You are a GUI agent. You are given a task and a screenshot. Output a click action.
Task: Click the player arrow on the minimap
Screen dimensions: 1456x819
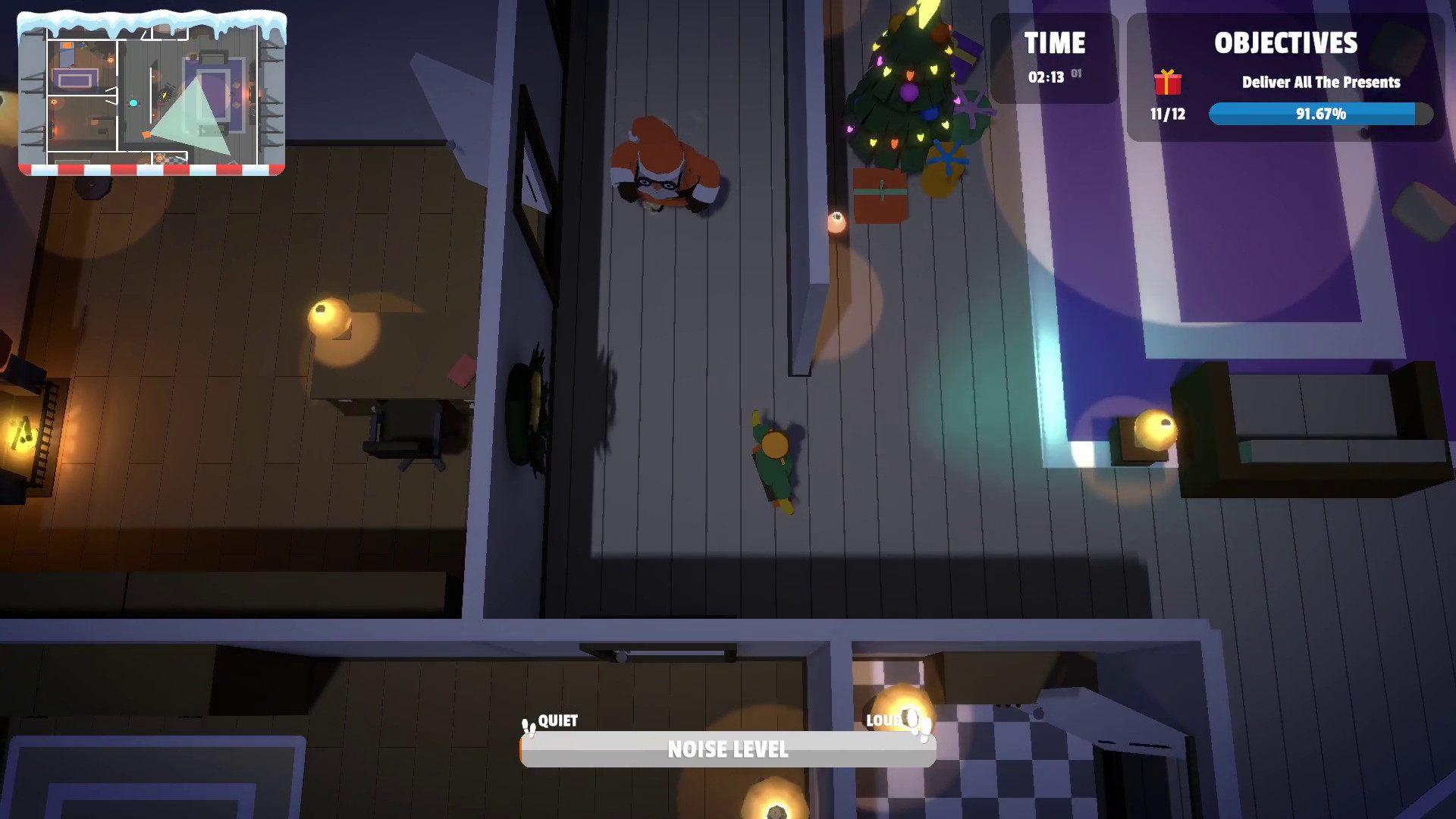(133, 103)
